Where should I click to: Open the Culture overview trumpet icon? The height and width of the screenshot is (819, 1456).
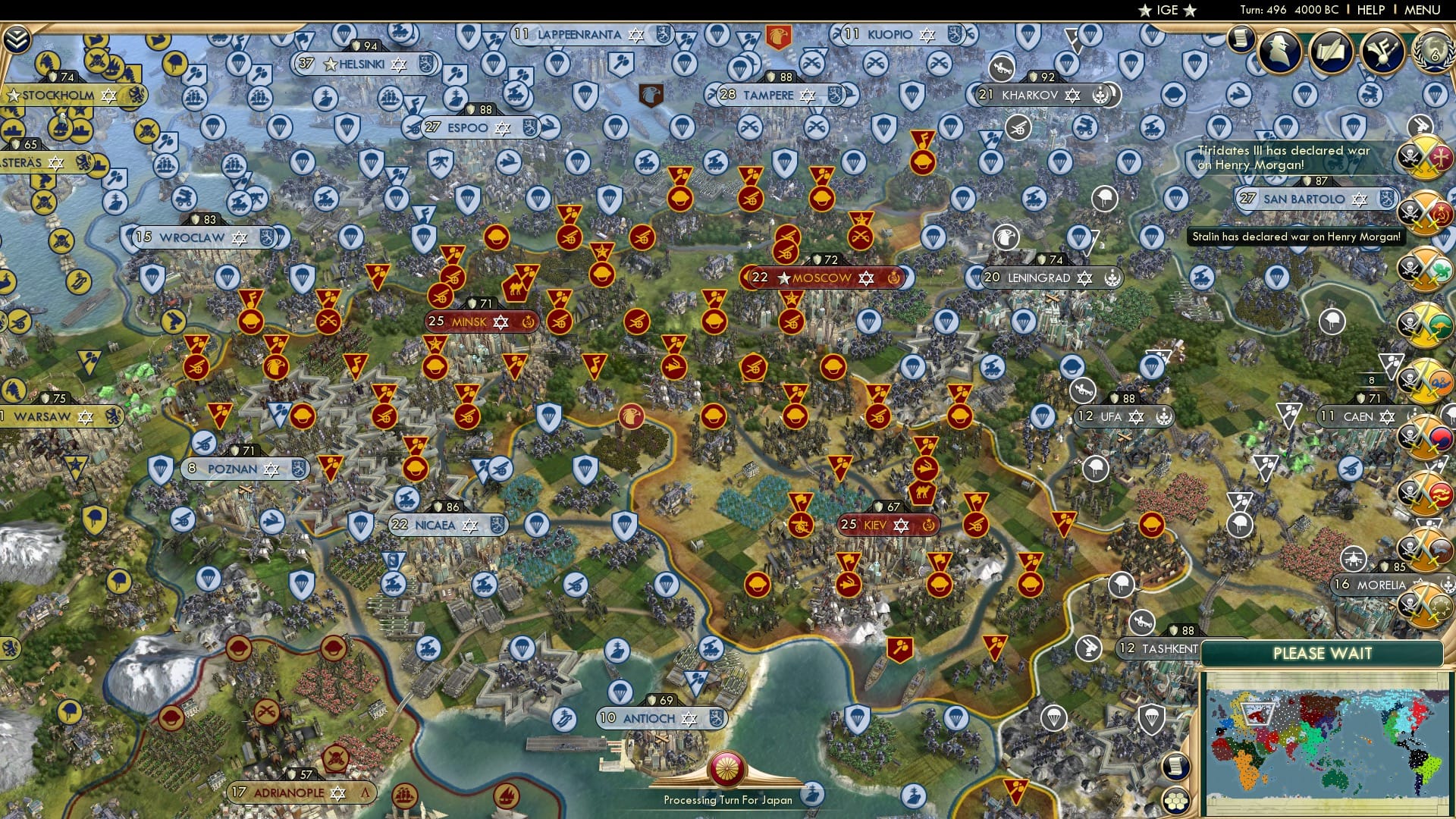click(x=1382, y=52)
